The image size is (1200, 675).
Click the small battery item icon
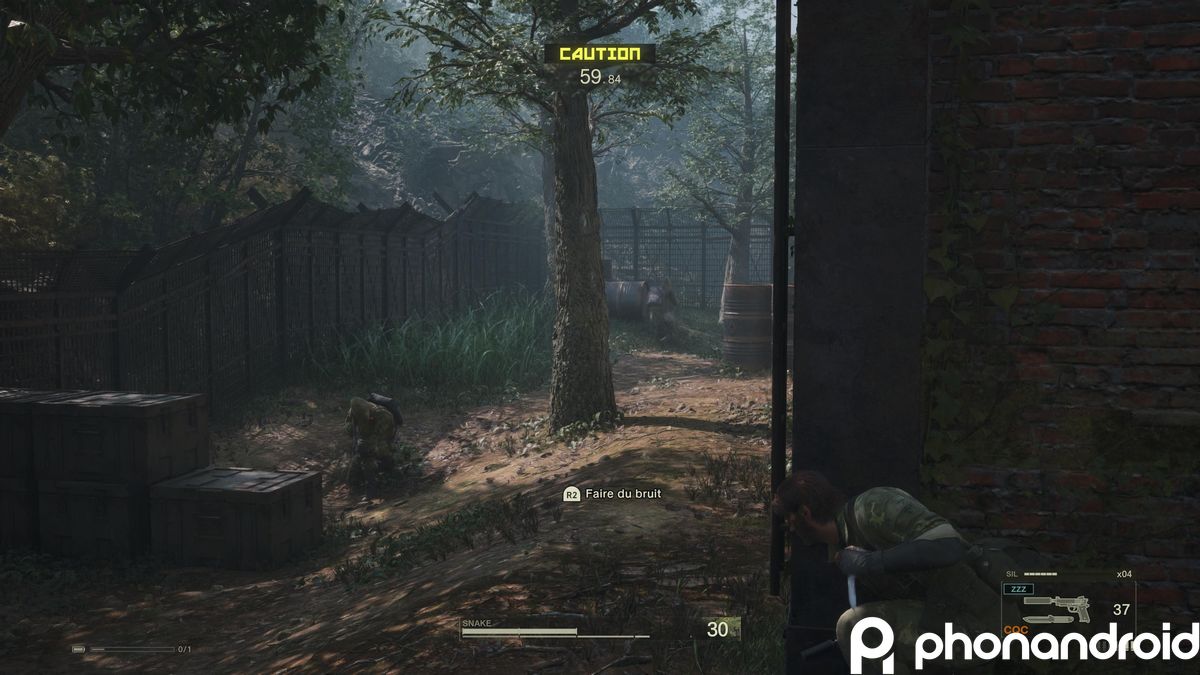(x=79, y=649)
